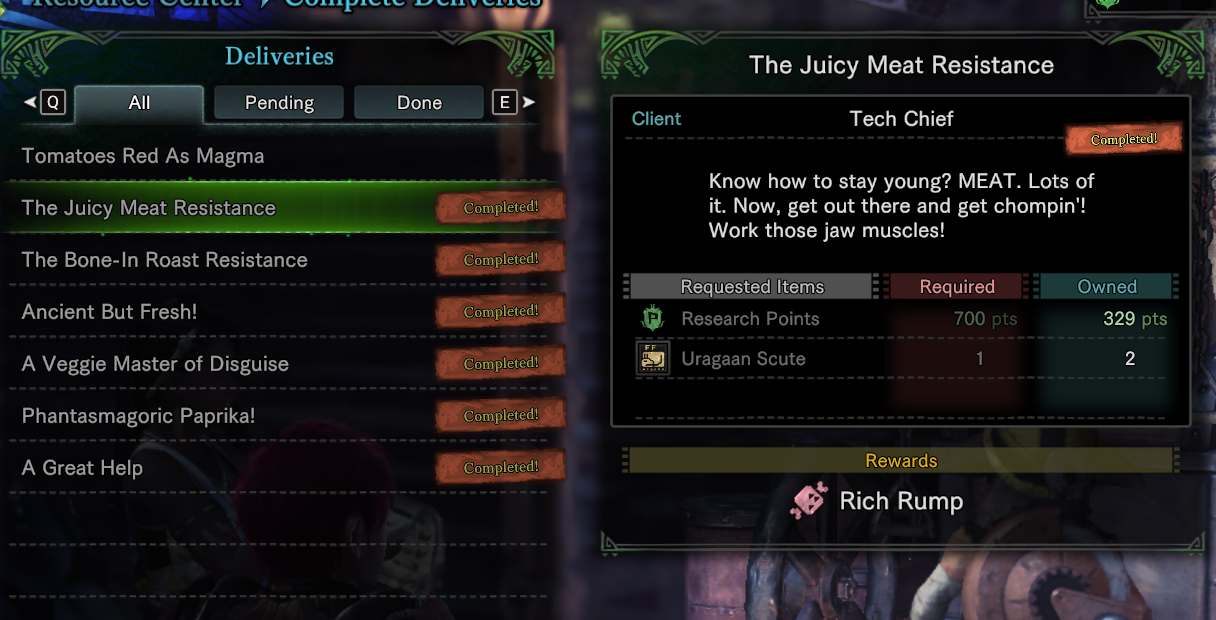Viewport: 1216px width, 620px height.
Task: Click the right arrow beside the tabs
Action: coord(529,102)
